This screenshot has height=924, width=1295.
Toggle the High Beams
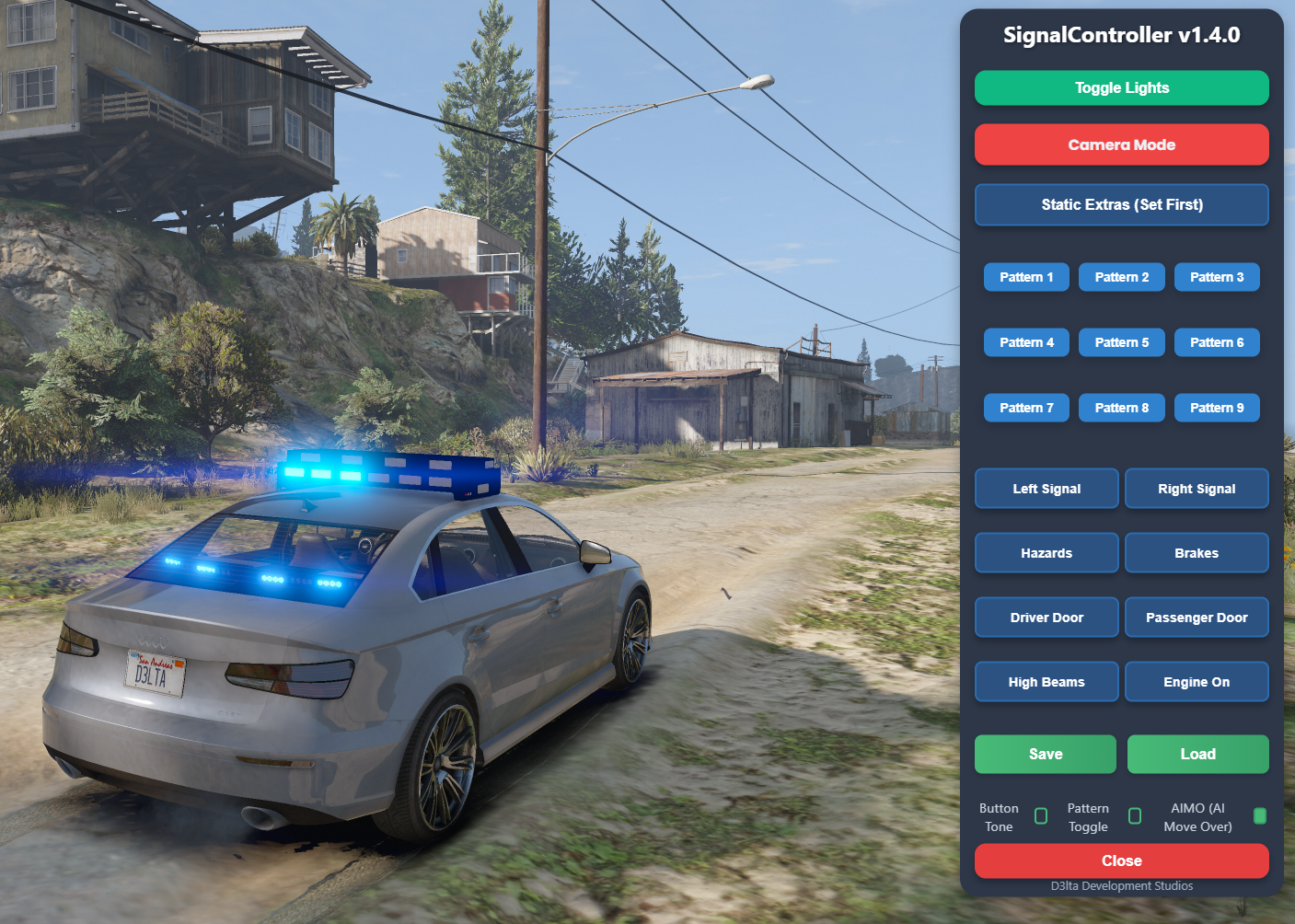pyautogui.click(x=1046, y=682)
